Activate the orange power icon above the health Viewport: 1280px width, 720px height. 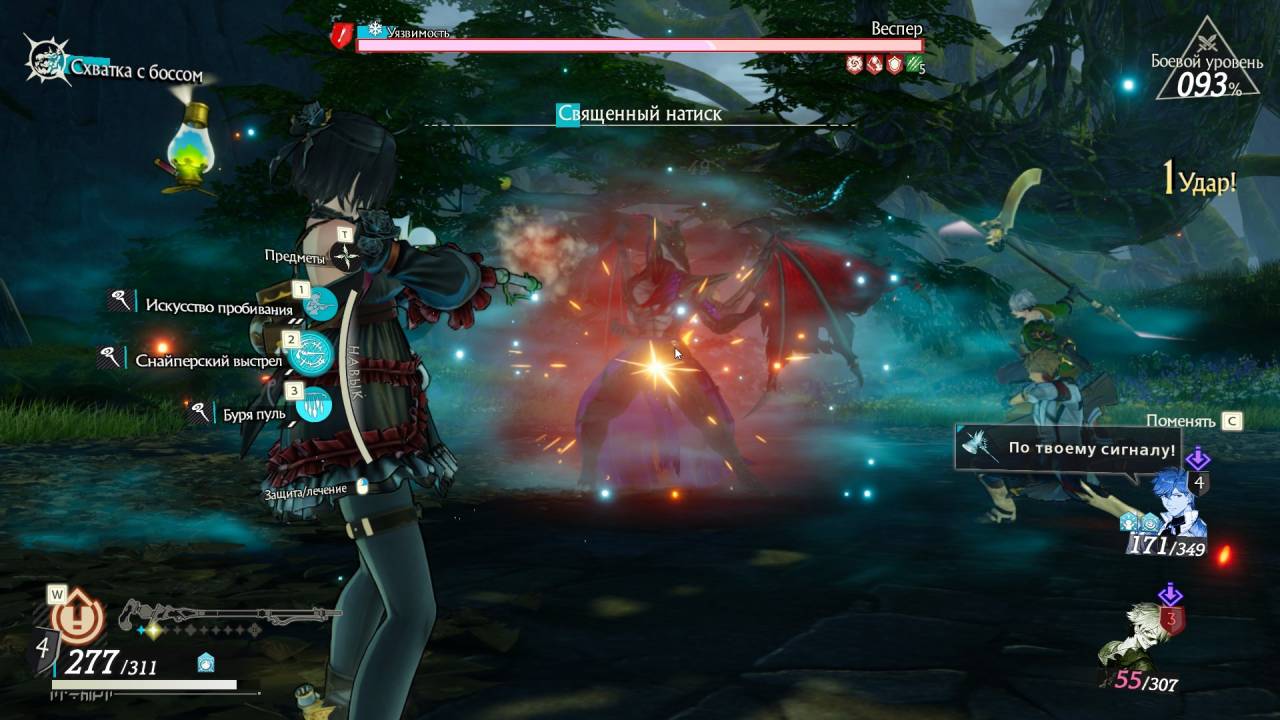[x=78, y=619]
